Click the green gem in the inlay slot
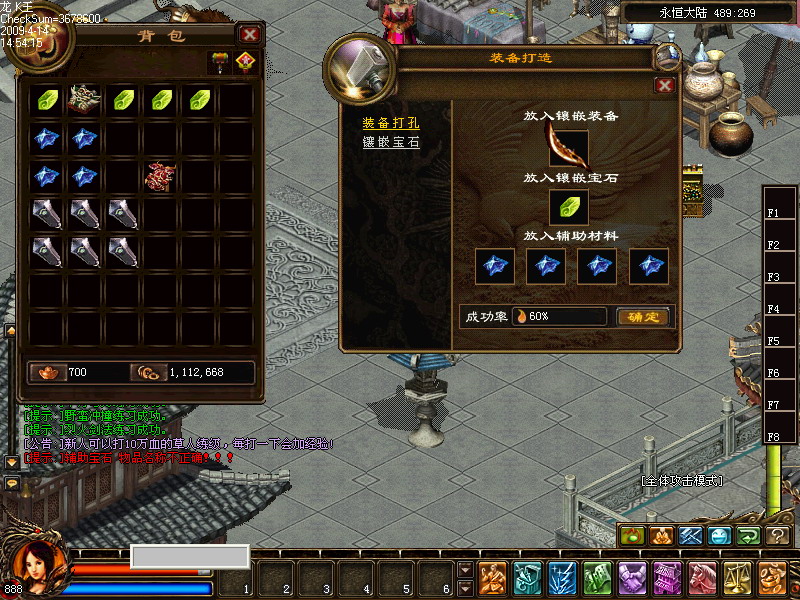 [568, 208]
